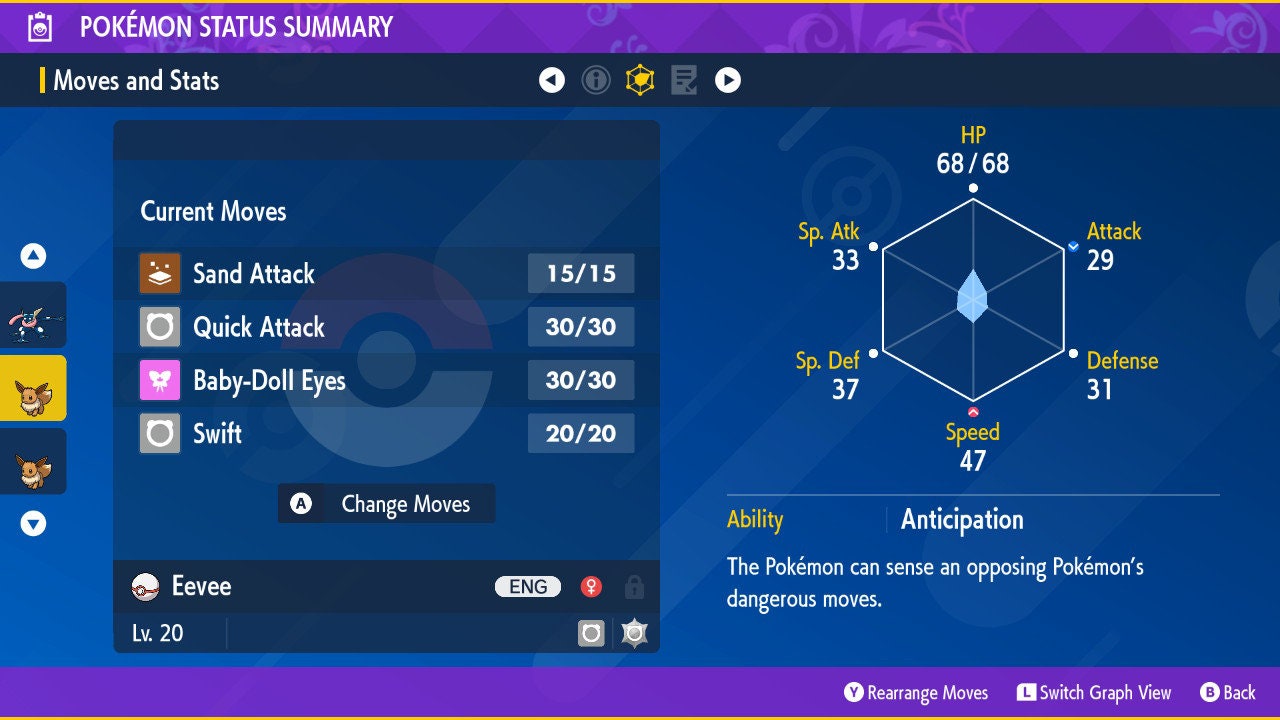The width and height of the screenshot is (1280, 720).
Task: Select the Baby-Doll Eyes move
Action: tap(386, 380)
